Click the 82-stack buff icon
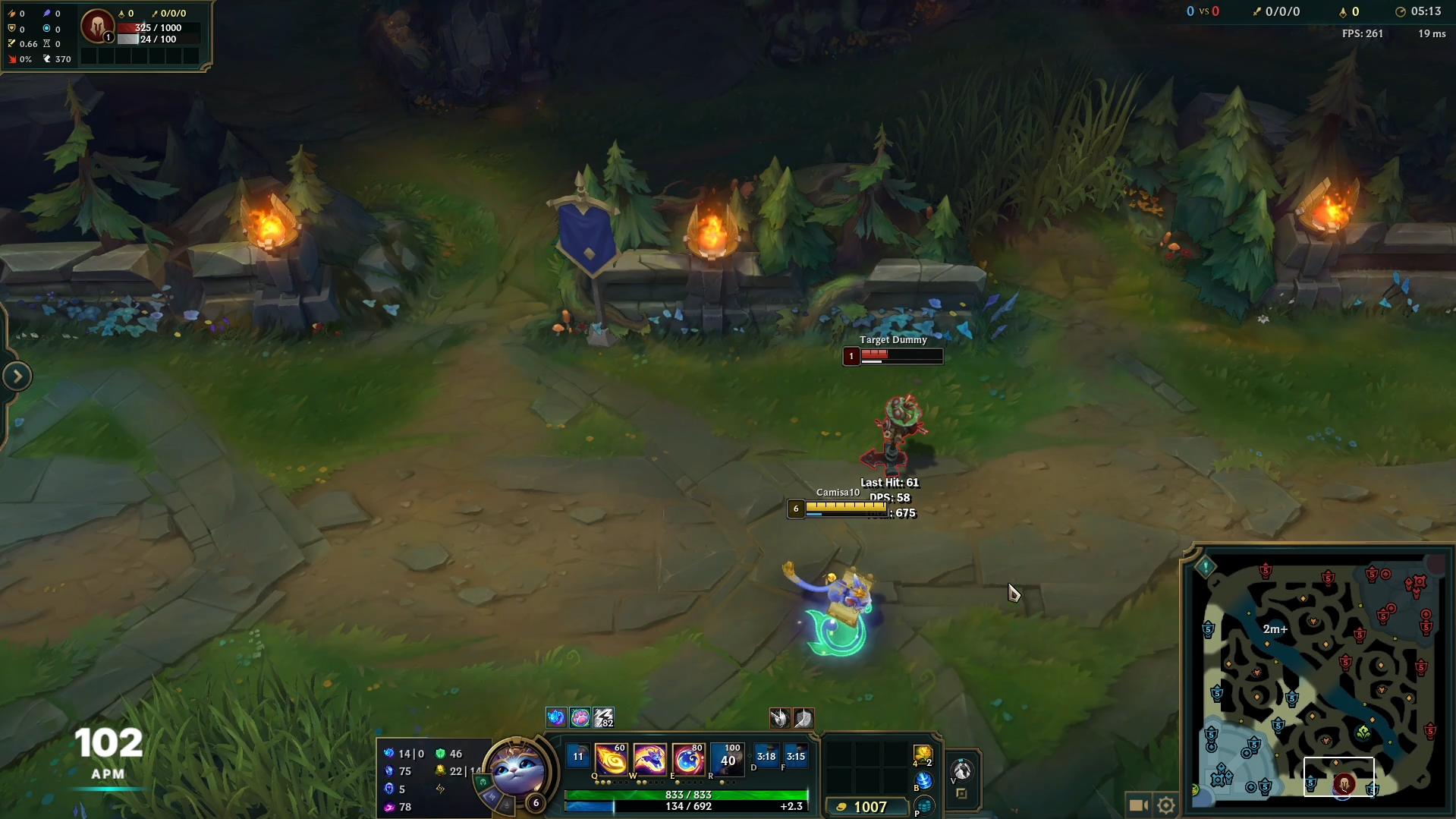The height and width of the screenshot is (819, 1456). 602,717
